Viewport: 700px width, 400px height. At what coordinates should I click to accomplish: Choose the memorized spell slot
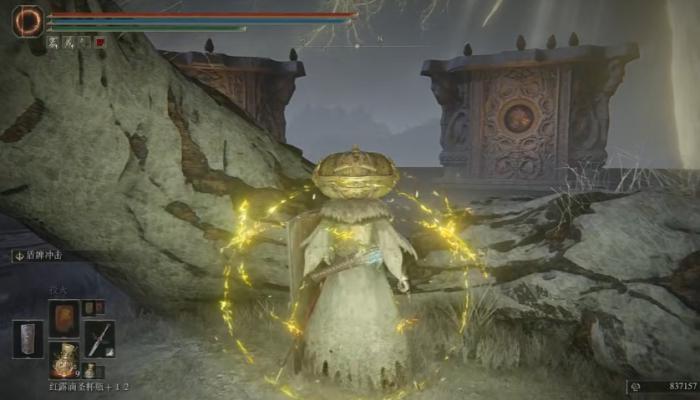coord(64,318)
